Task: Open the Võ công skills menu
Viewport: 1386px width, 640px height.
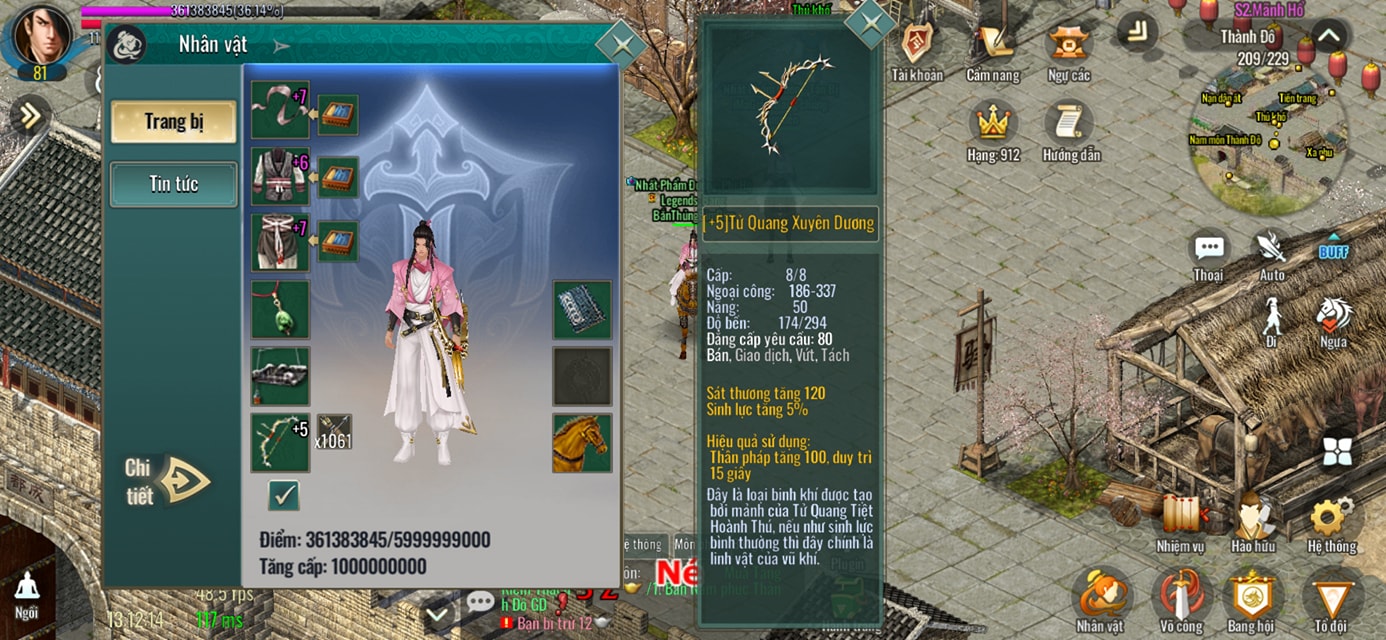Action: 1180,598
